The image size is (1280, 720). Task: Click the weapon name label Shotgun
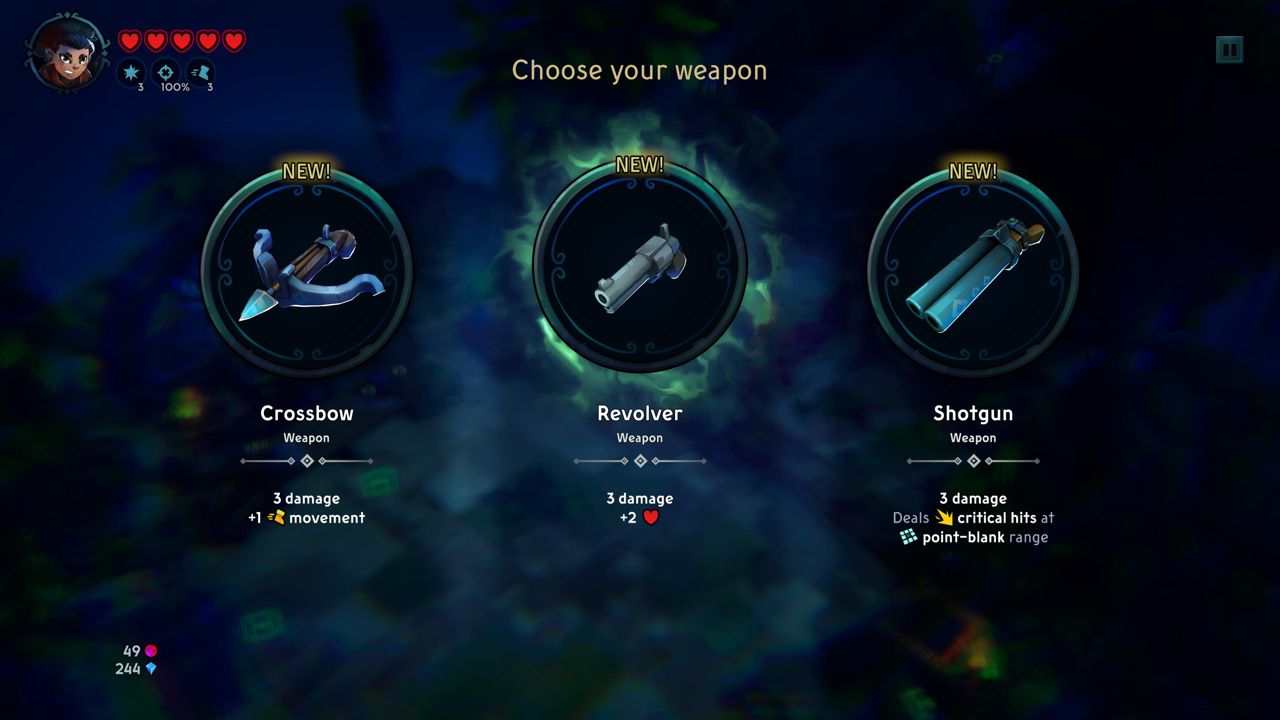coord(973,413)
